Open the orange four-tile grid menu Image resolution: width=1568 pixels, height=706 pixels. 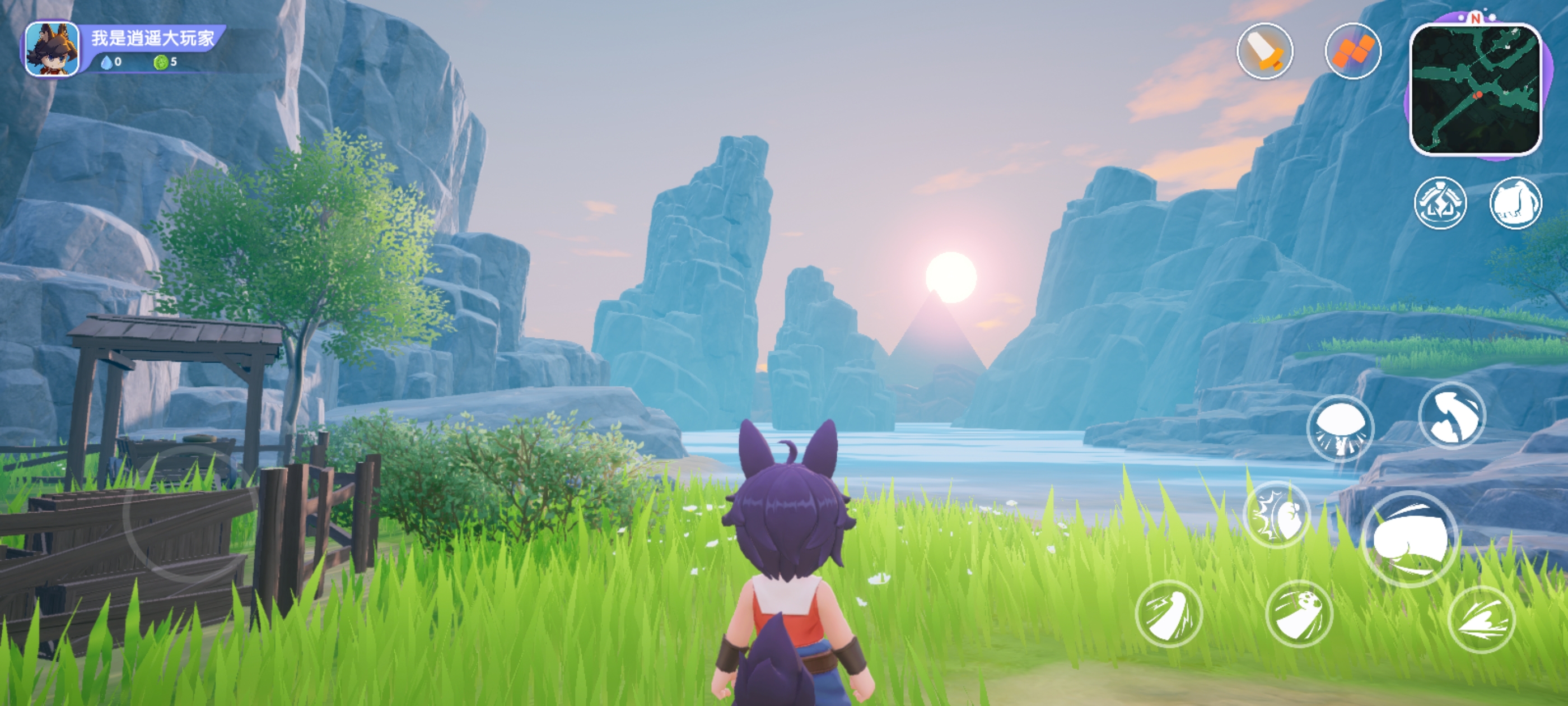click(x=1352, y=51)
